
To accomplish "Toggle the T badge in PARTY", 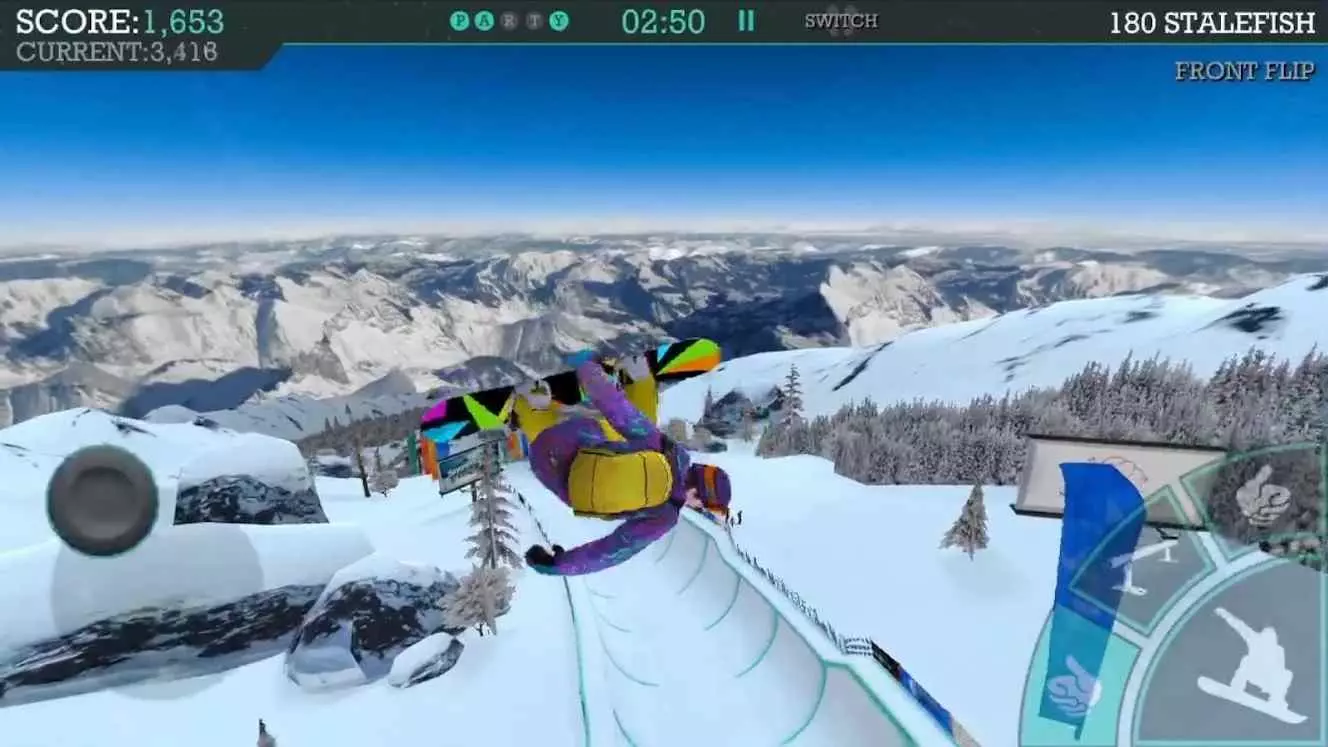I will click(533, 18).
